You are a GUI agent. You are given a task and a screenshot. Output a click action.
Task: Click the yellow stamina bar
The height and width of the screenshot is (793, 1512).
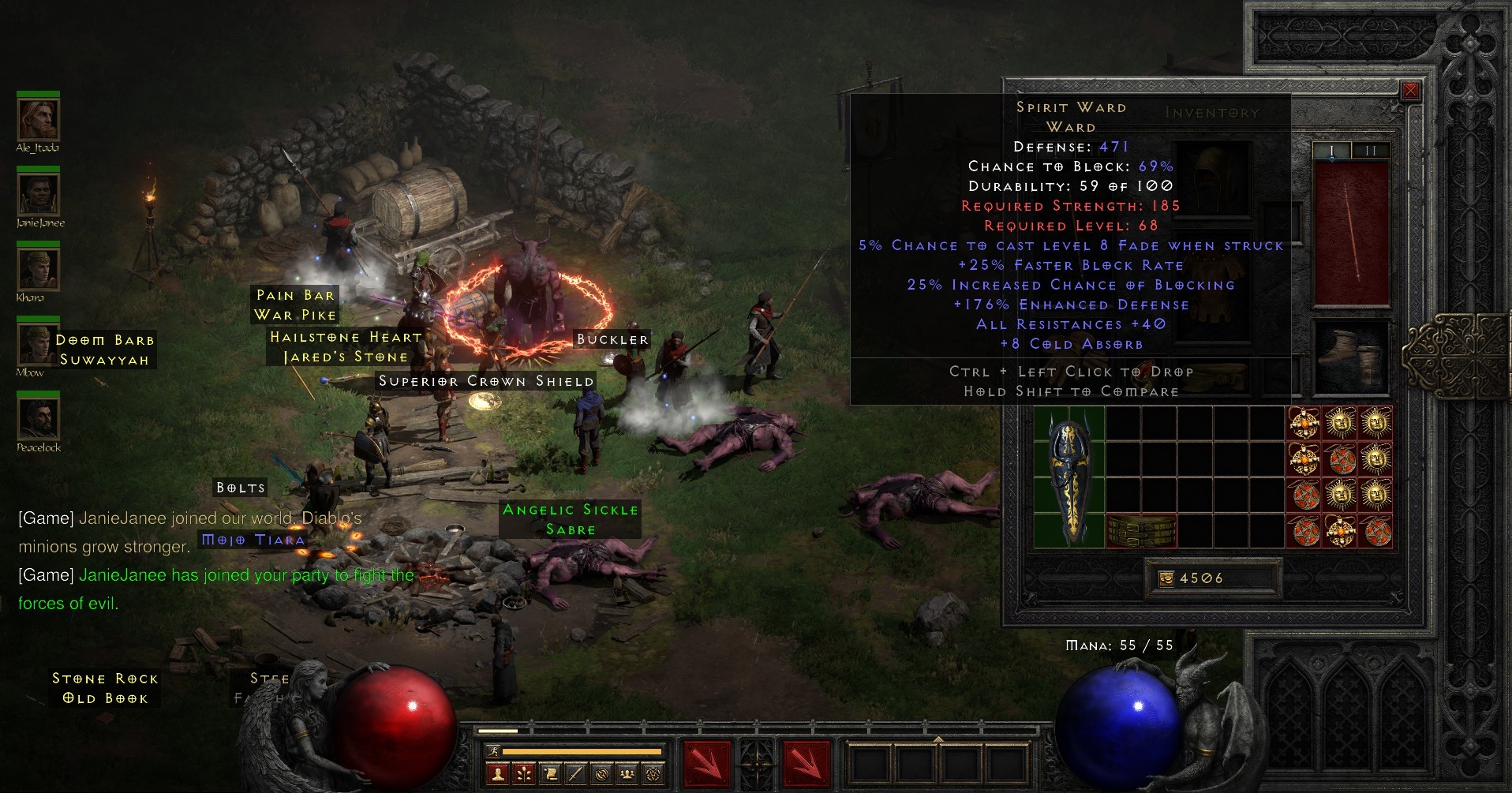click(x=584, y=751)
